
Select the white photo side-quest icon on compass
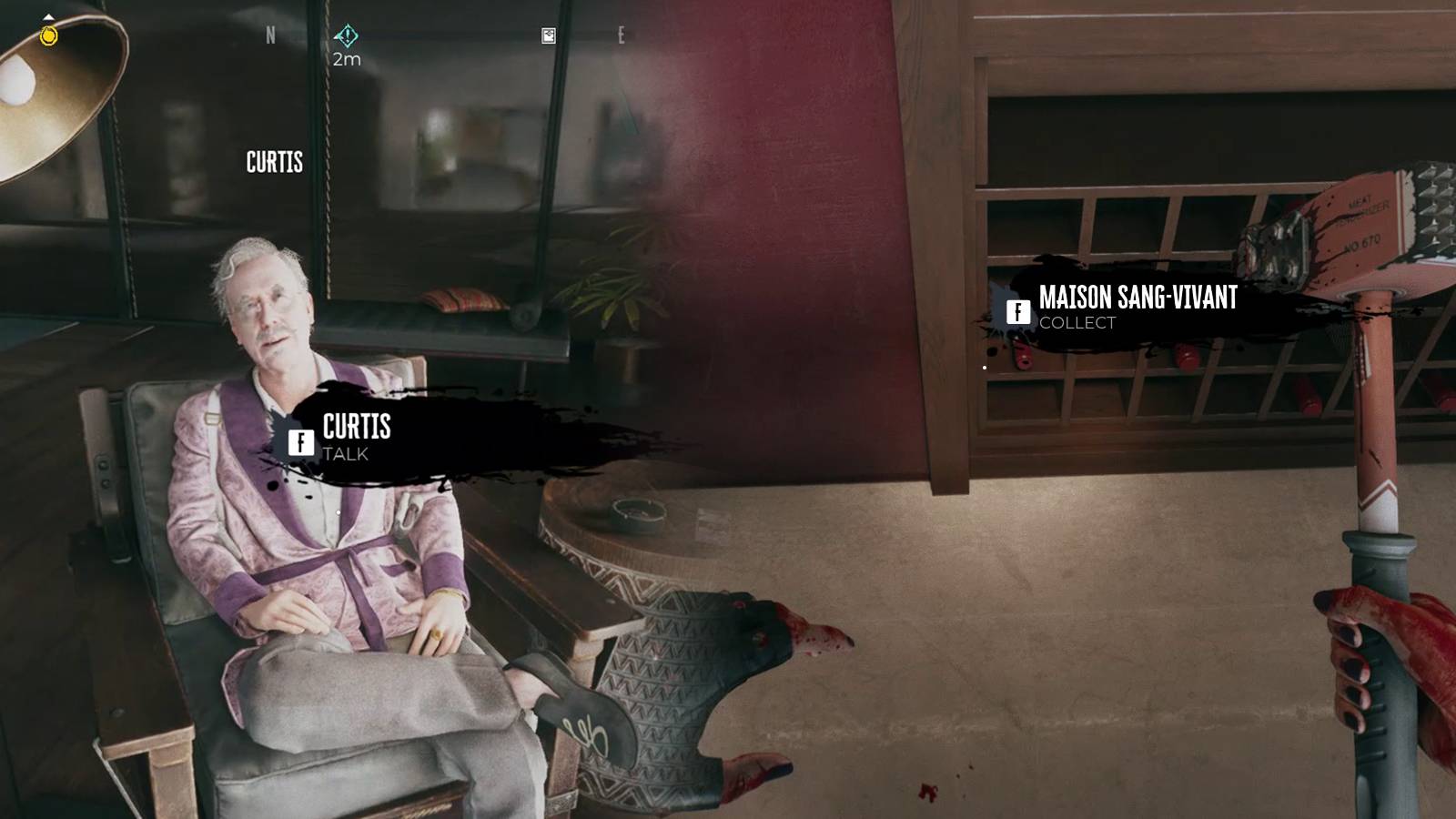pyautogui.click(x=548, y=34)
